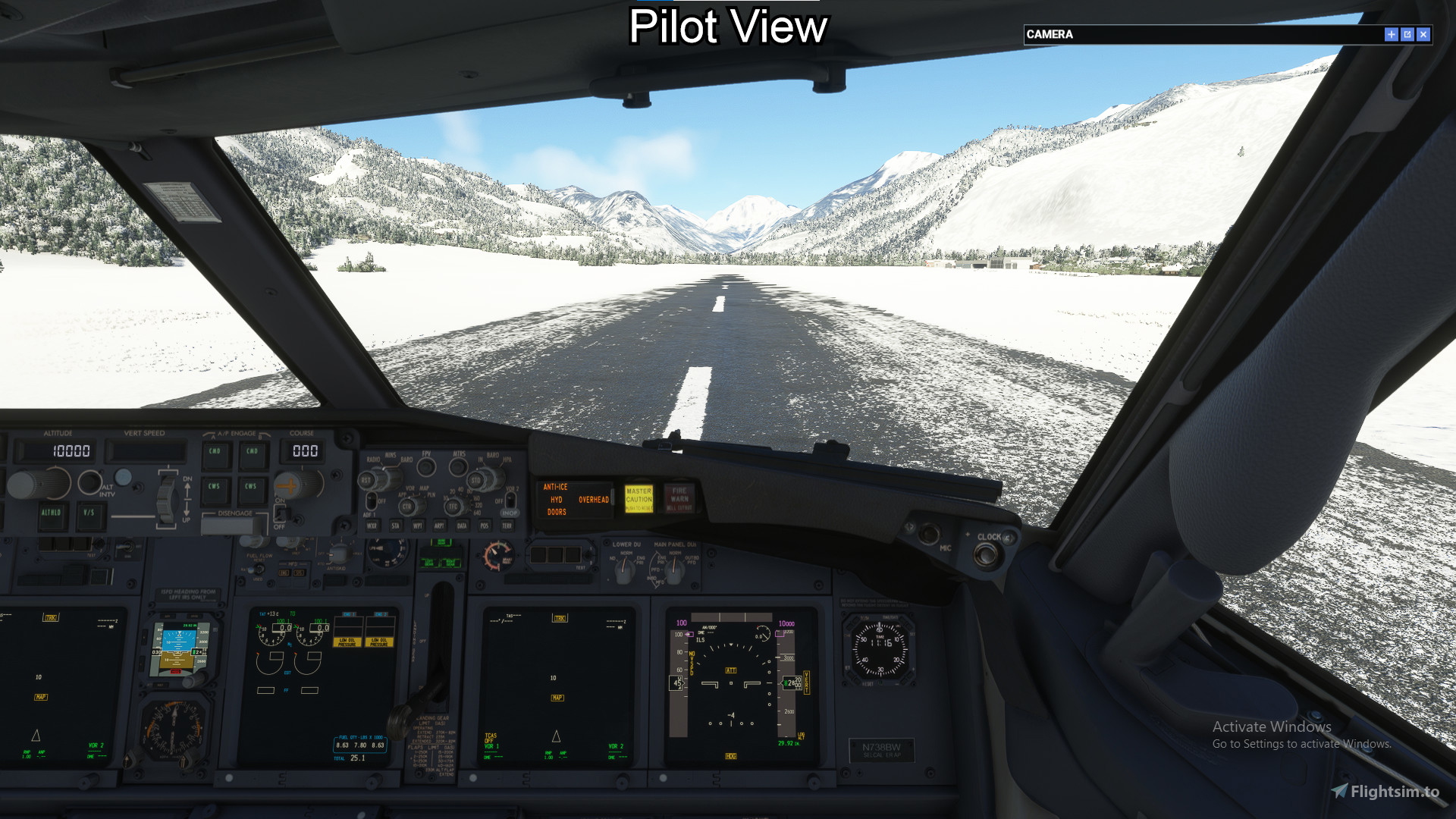
Task: Toggle the ADF 1 OFF switch
Action: pos(371,501)
